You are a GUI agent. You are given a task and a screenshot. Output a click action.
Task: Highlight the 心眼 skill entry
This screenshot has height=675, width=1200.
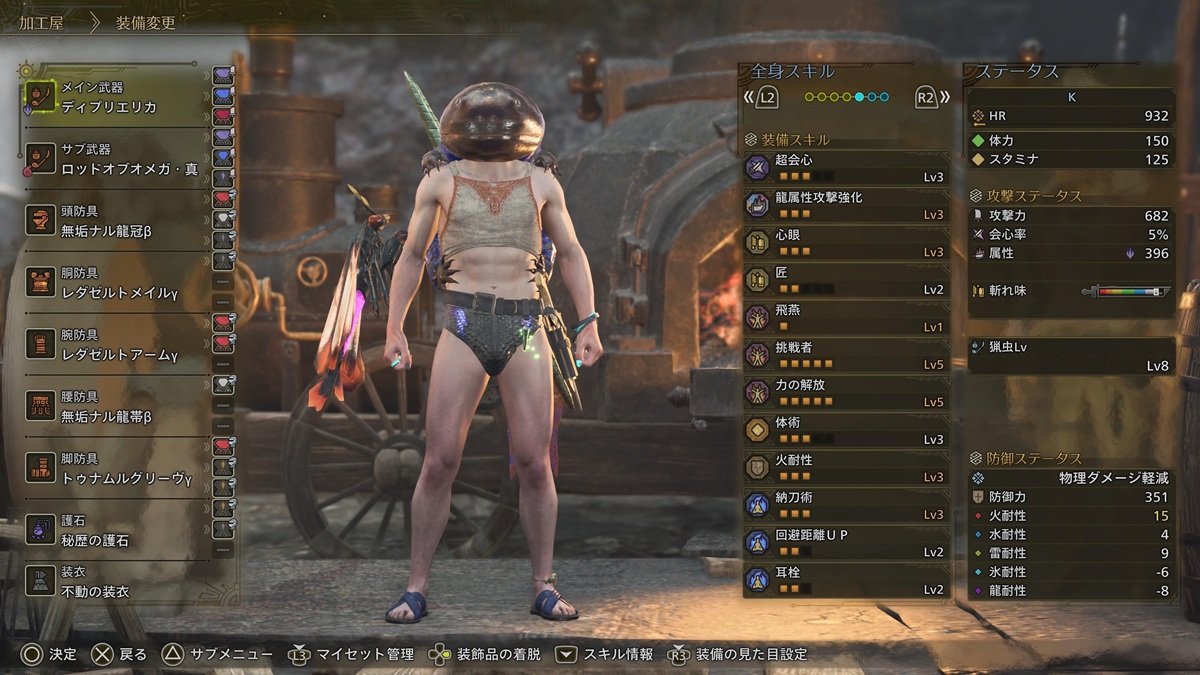tap(845, 243)
